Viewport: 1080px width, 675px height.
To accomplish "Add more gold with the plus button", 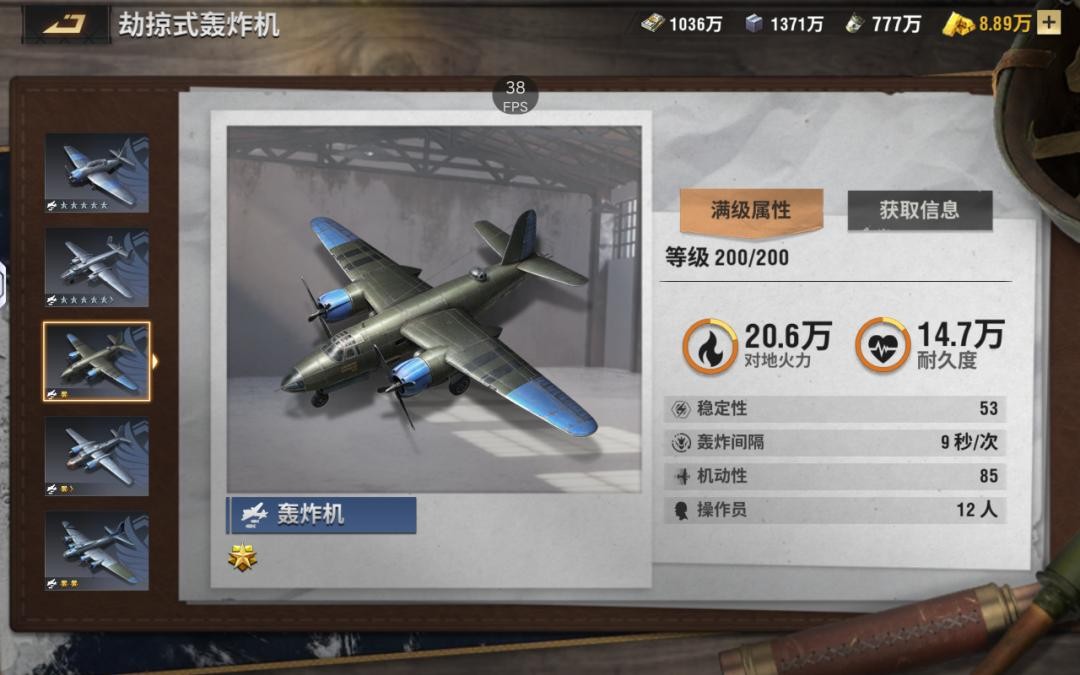I will pos(1048,24).
